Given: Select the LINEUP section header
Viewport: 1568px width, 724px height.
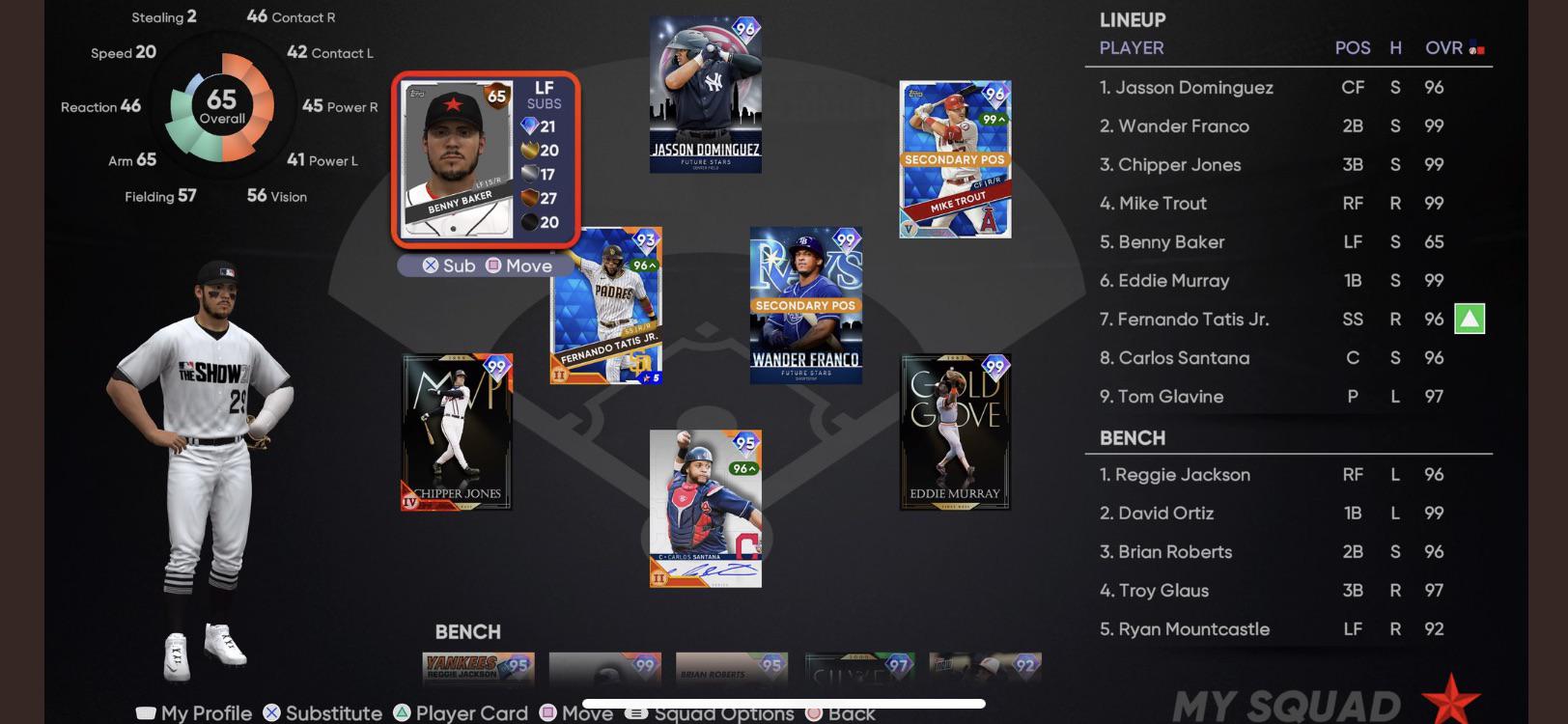Looking at the screenshot, I should (x=1132, y=19).
